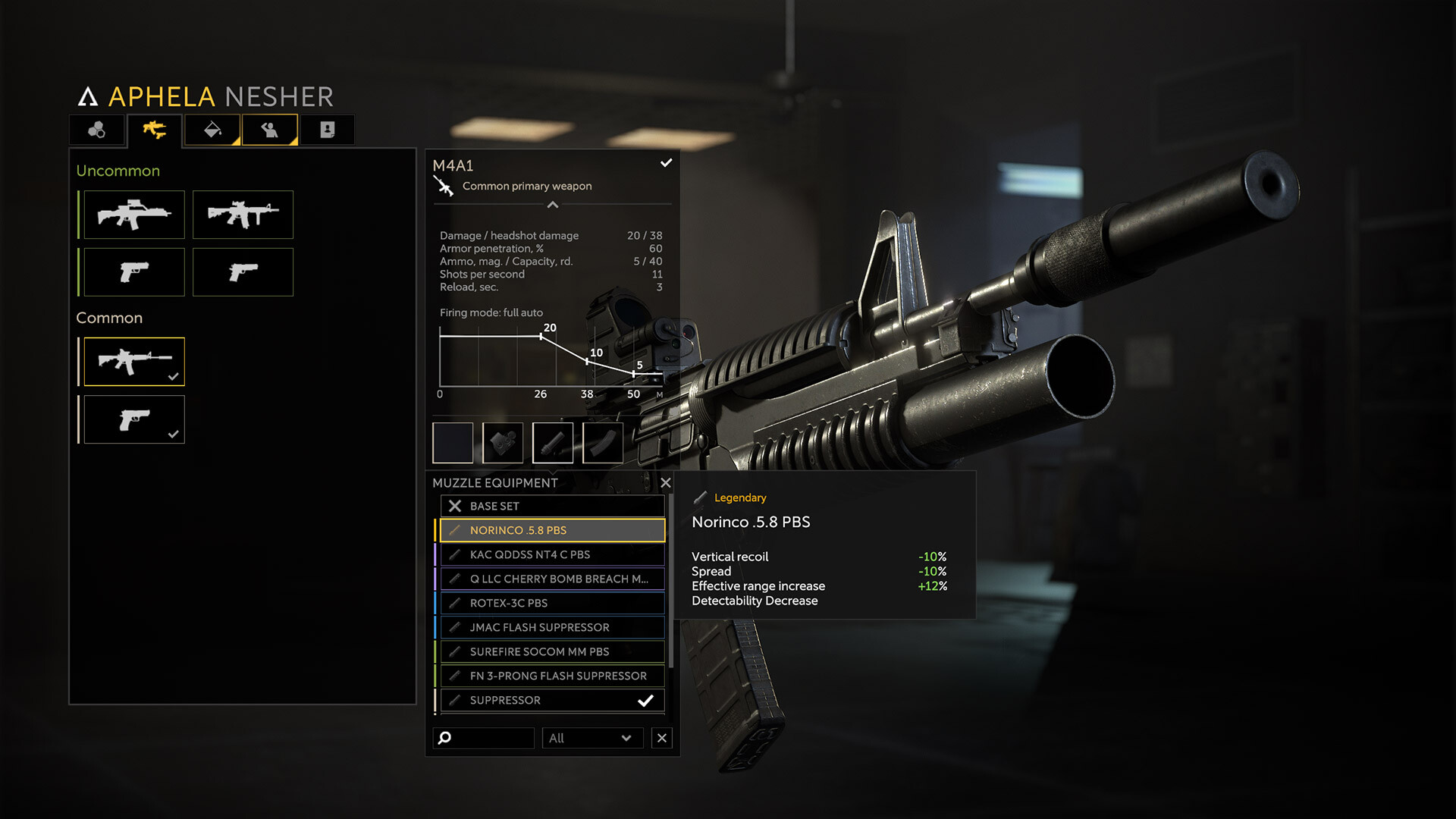Select the common pistol slot
The height and width of the screenshot is (819, 1456).
134,419
